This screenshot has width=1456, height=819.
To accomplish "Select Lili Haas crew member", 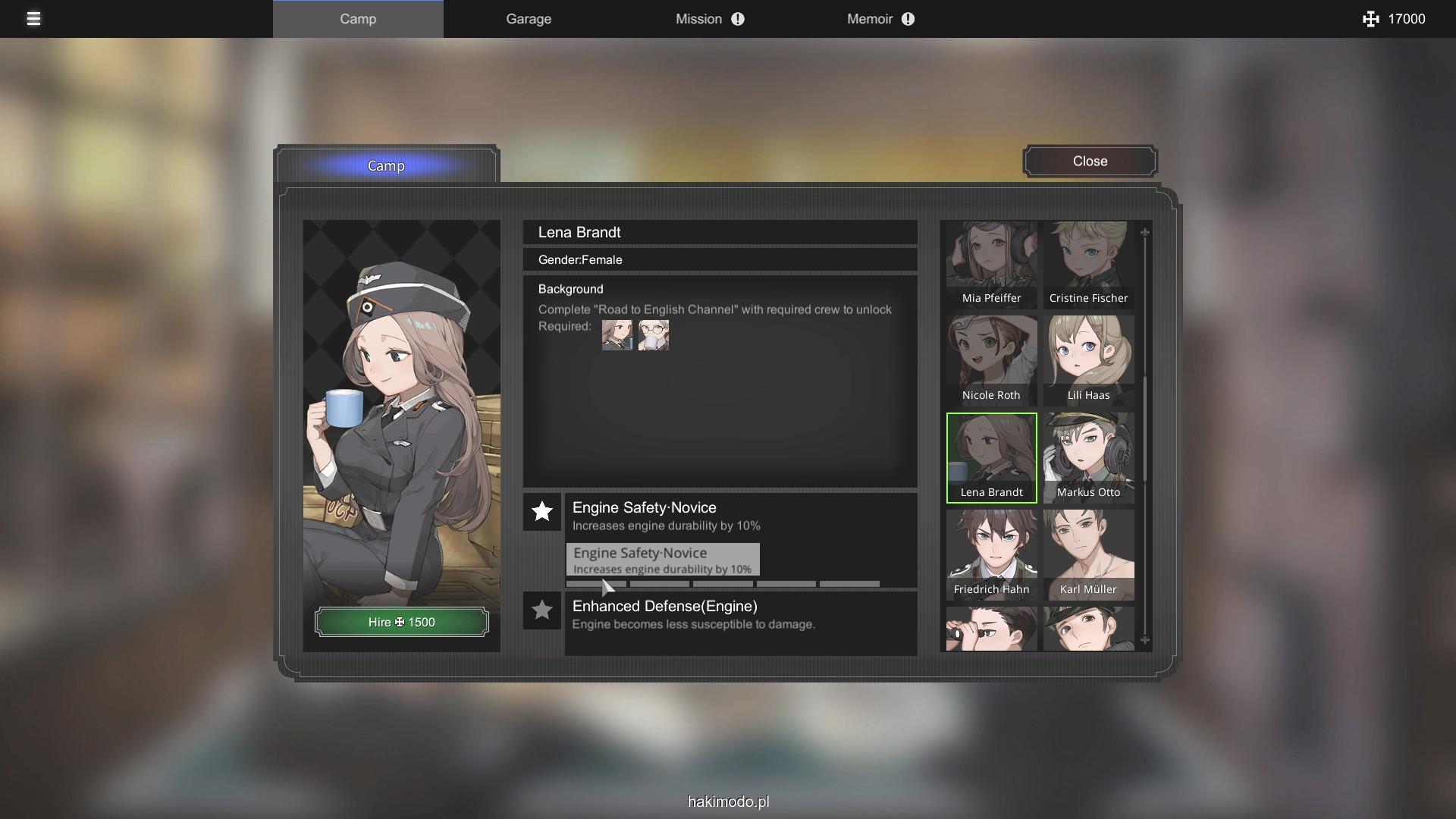I will [x=1088, y=361].
